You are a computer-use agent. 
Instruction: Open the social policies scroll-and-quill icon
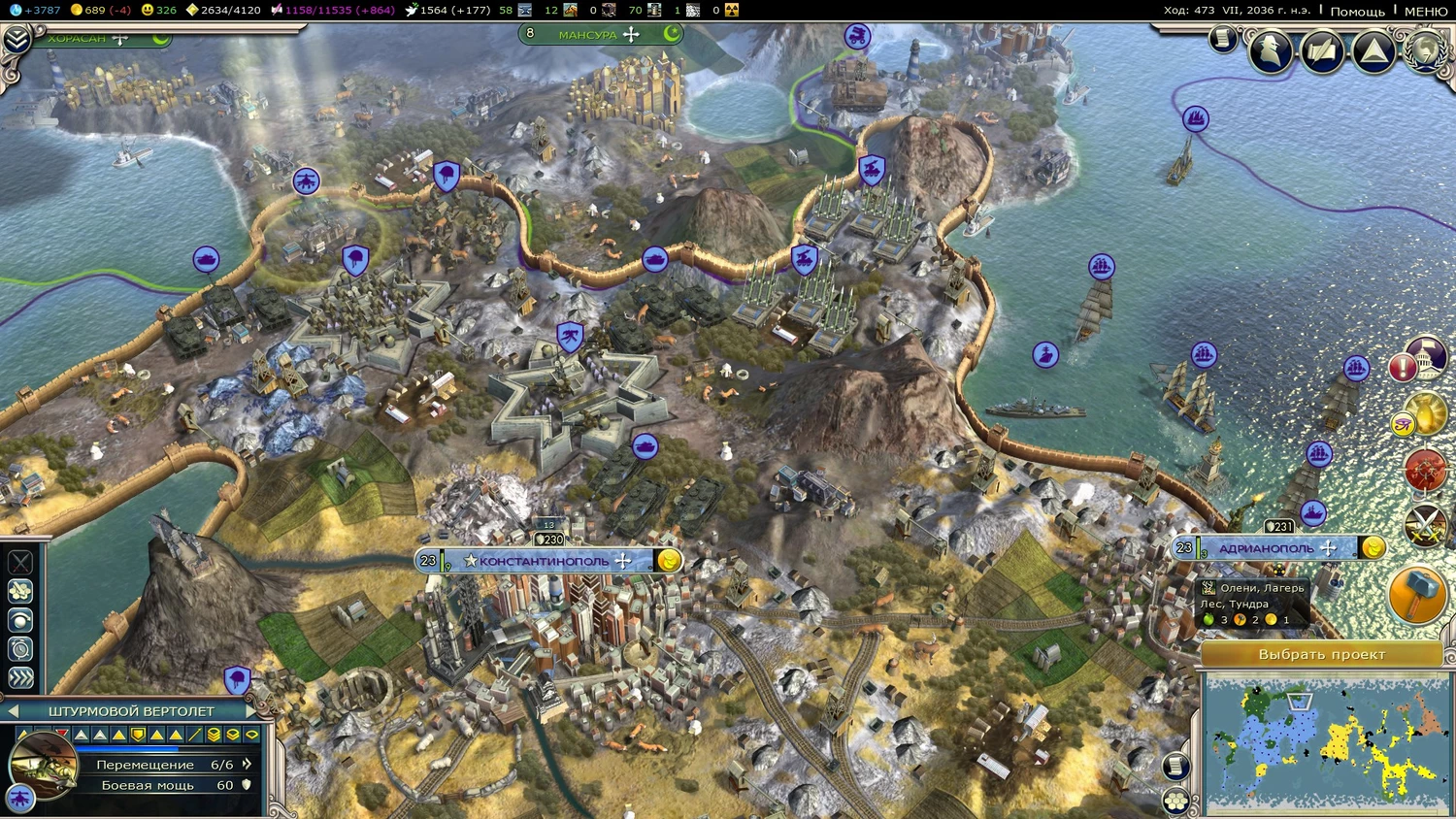[x=1322, y=51]
